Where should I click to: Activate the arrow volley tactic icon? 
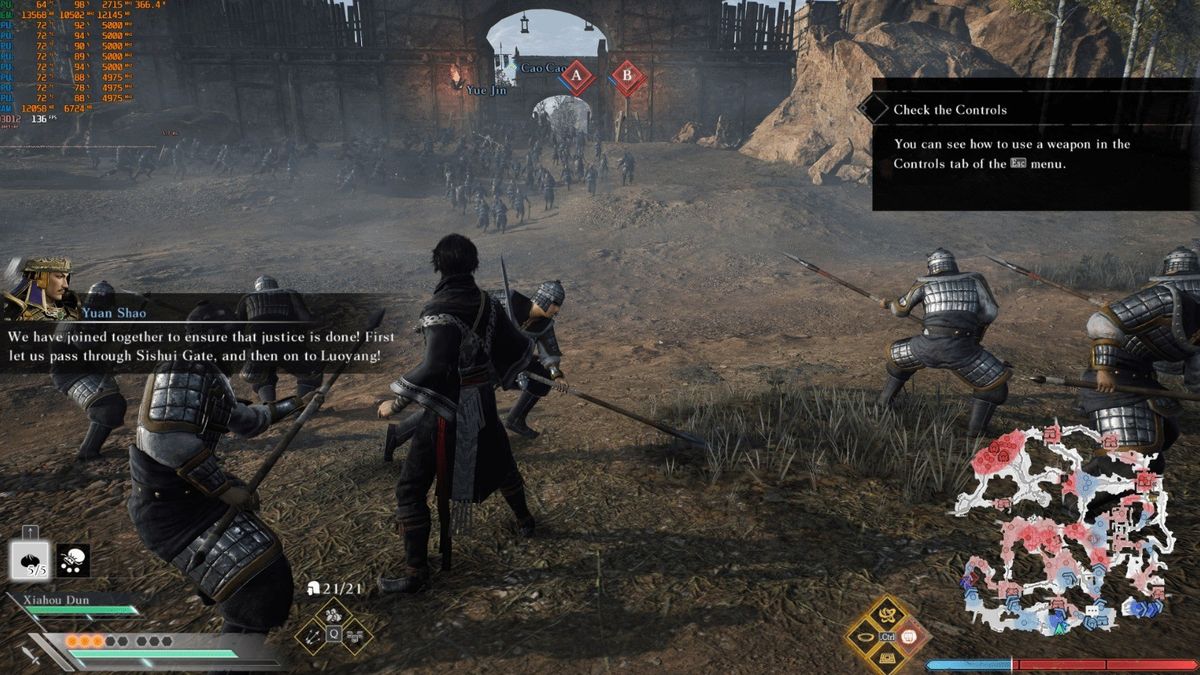point(311,635)
